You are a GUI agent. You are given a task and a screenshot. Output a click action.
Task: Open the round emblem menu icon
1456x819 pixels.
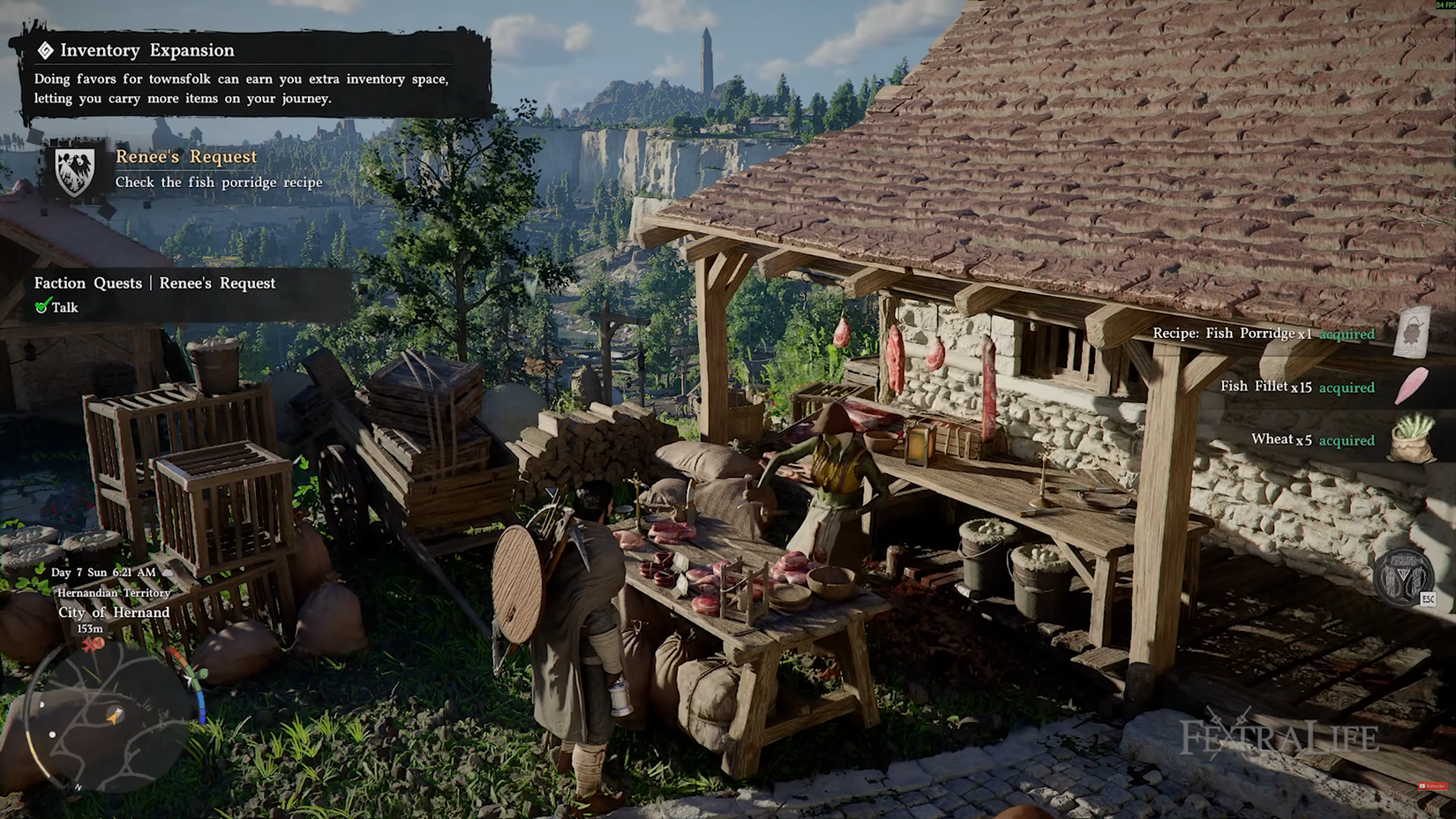click(x=1403, y=577)
